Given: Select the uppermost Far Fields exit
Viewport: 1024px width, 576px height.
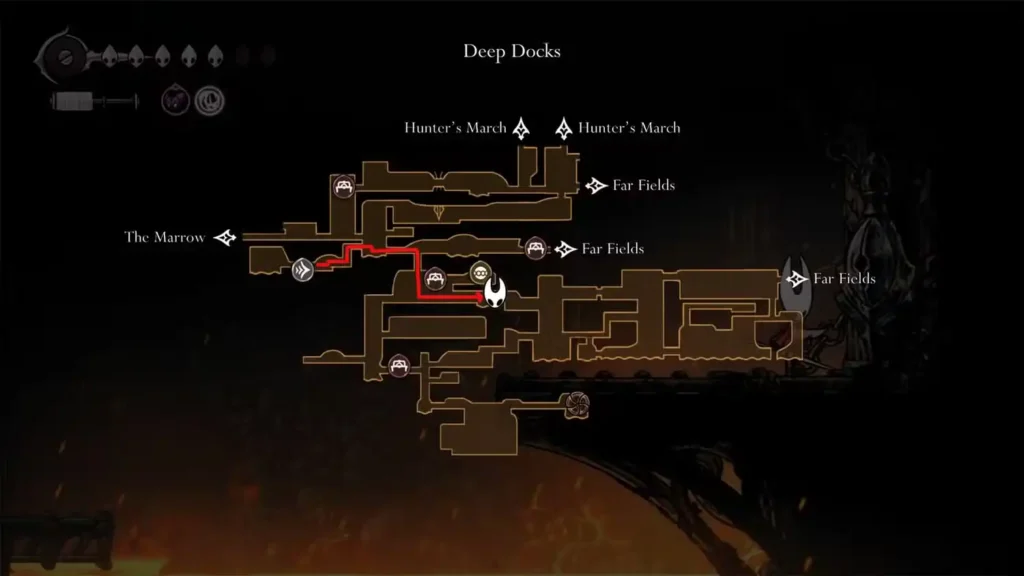Looking at the screenshot, I should (x=632, y=186).
